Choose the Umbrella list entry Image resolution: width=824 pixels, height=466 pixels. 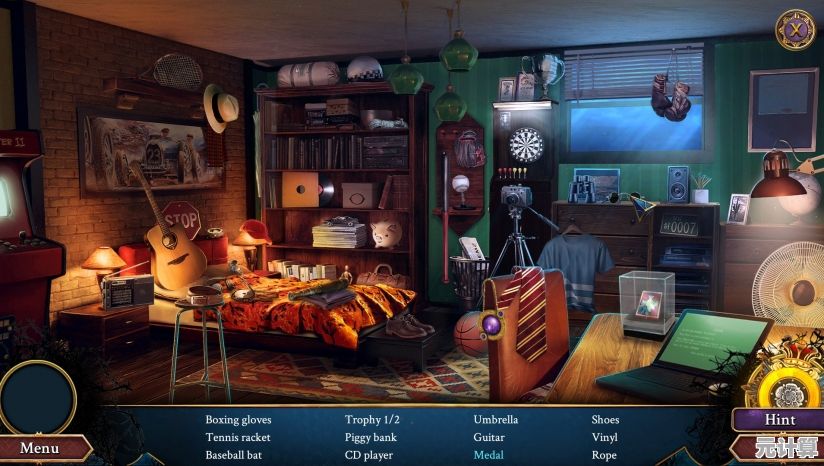click(496, 420)
